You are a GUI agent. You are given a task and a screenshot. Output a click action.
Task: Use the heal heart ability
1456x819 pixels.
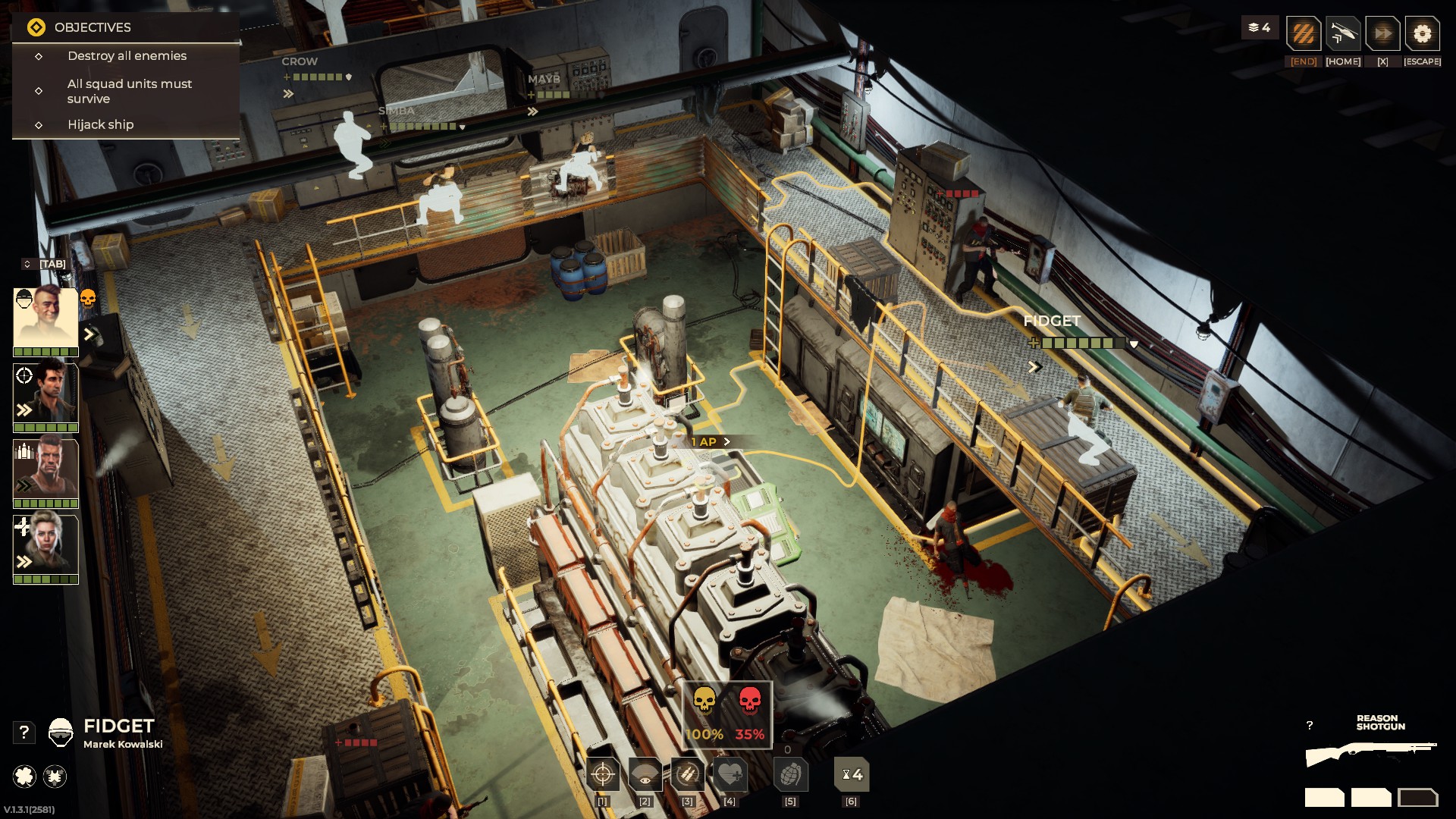coord(730,775)
